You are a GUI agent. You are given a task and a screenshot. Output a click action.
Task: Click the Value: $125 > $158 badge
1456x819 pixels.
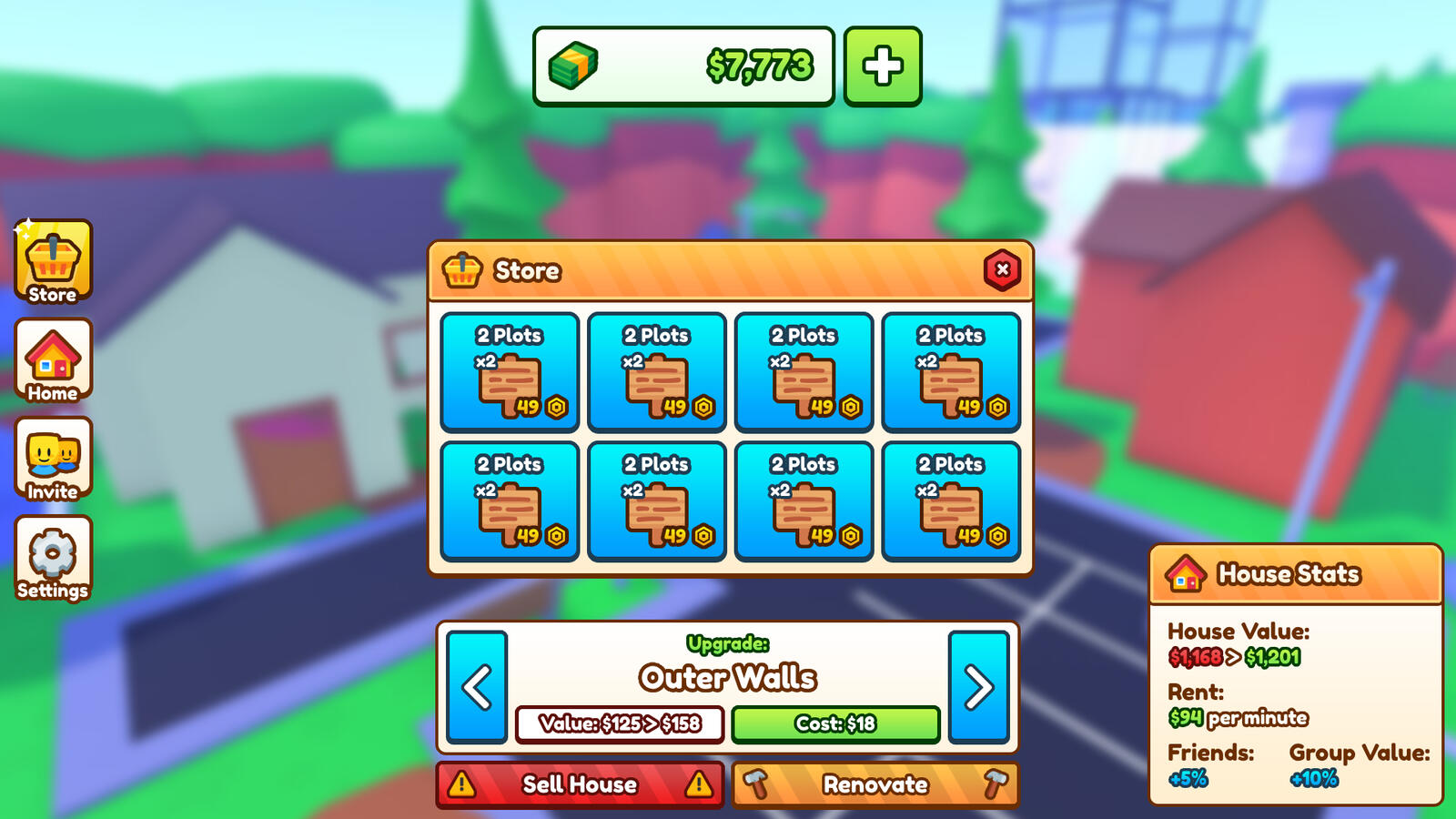point(622,725)
